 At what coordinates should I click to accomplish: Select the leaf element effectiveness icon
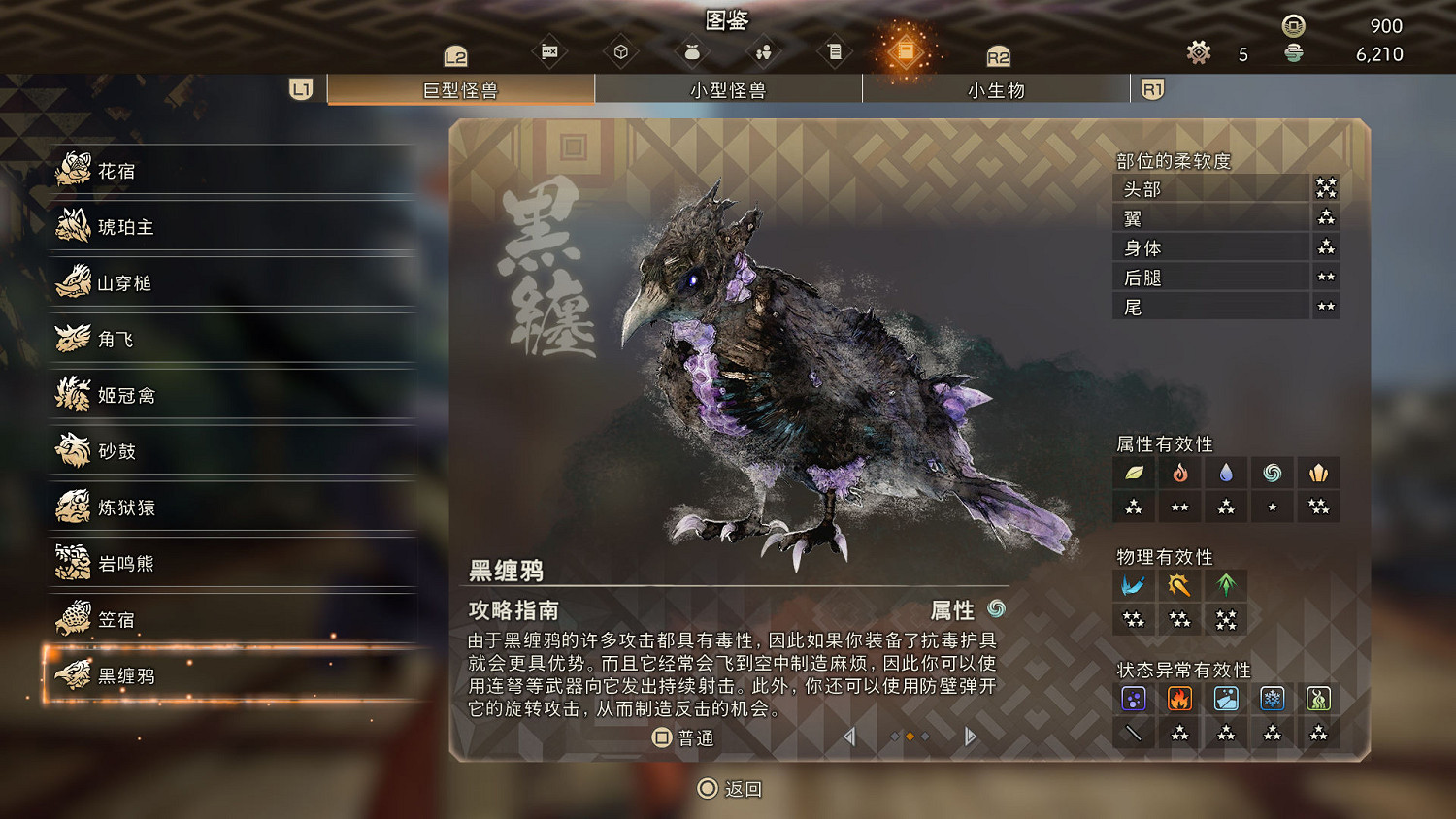(1134, 473)
